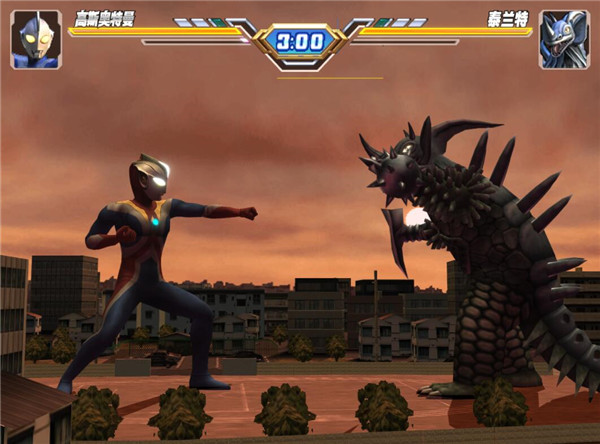This screenshot has width=600, height=444.
Task: Click the Ultraman Cosmos player portrait
Action: point(36,40)
